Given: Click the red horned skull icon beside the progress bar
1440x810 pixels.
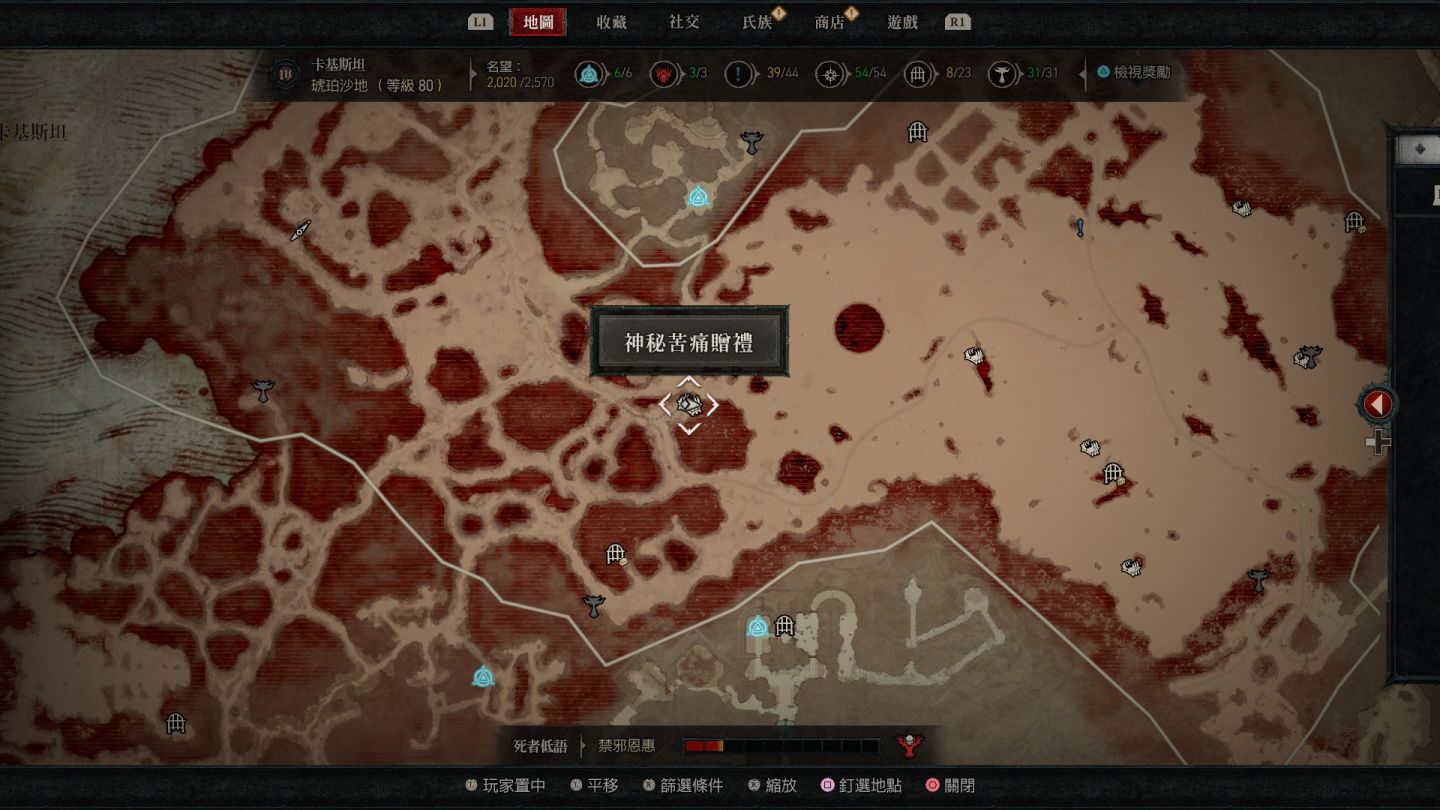Looking at the screenshot, I should (909, 745).
